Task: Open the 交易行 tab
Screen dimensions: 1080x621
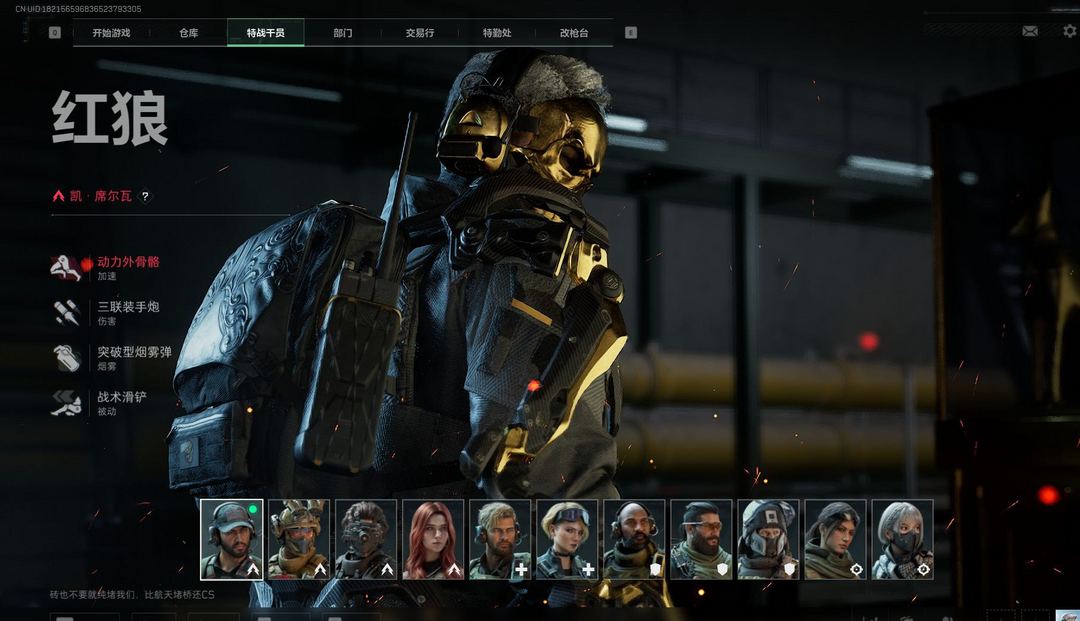Action: [419, 33]
